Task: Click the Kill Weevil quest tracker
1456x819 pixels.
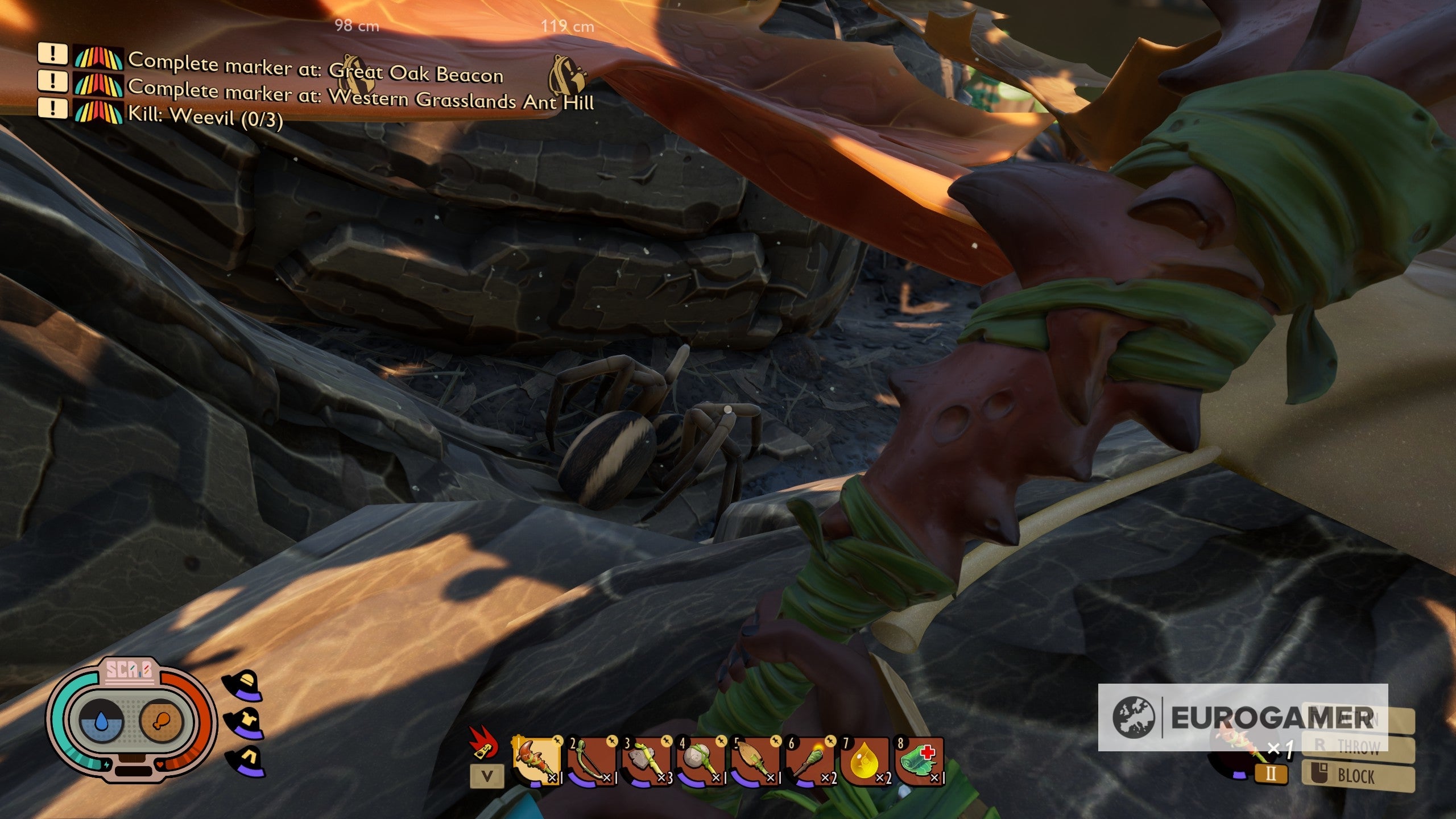Action: pyautogui.click(x=205, y=116)
